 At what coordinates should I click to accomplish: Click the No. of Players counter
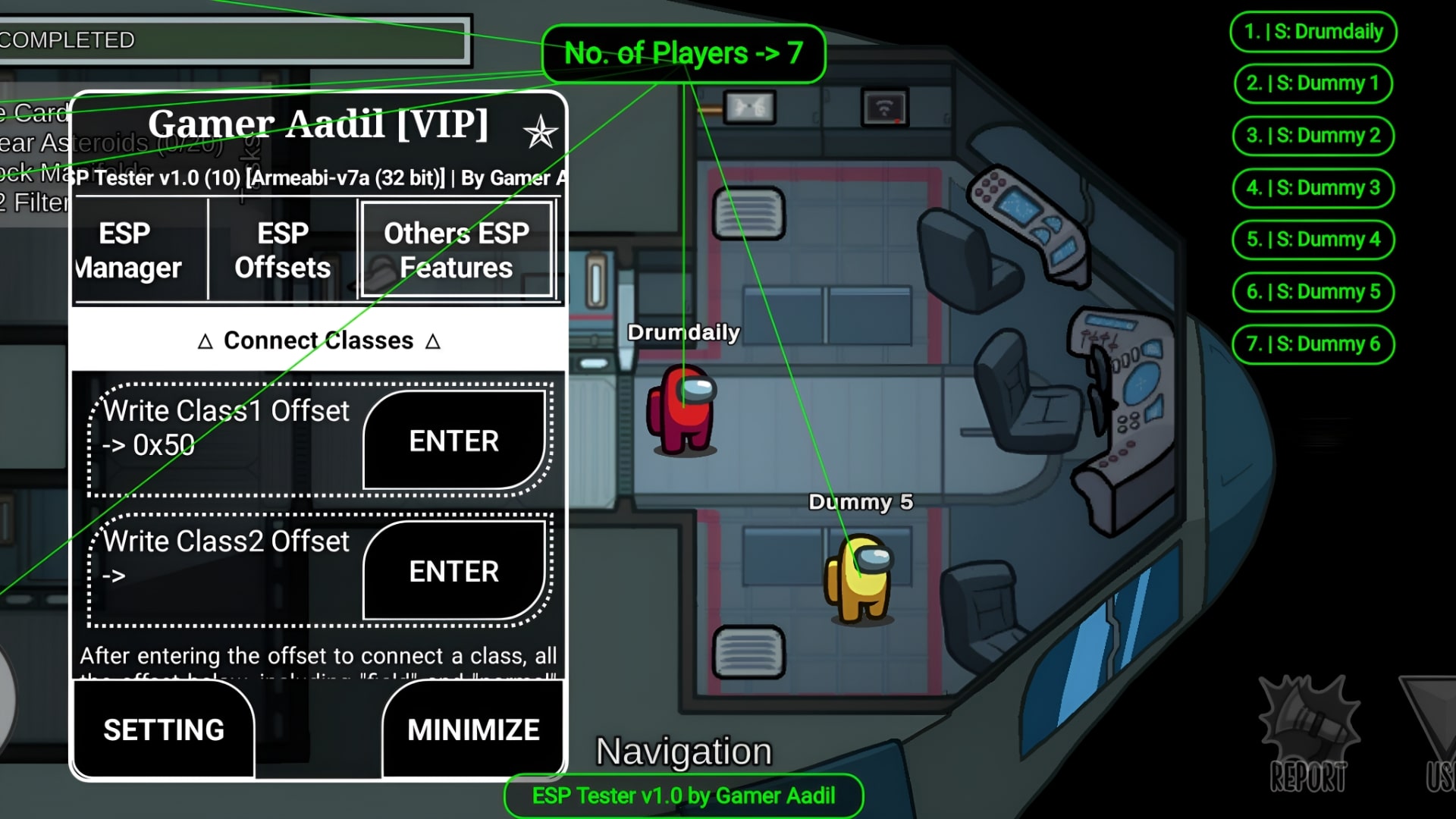pos(683,52)
